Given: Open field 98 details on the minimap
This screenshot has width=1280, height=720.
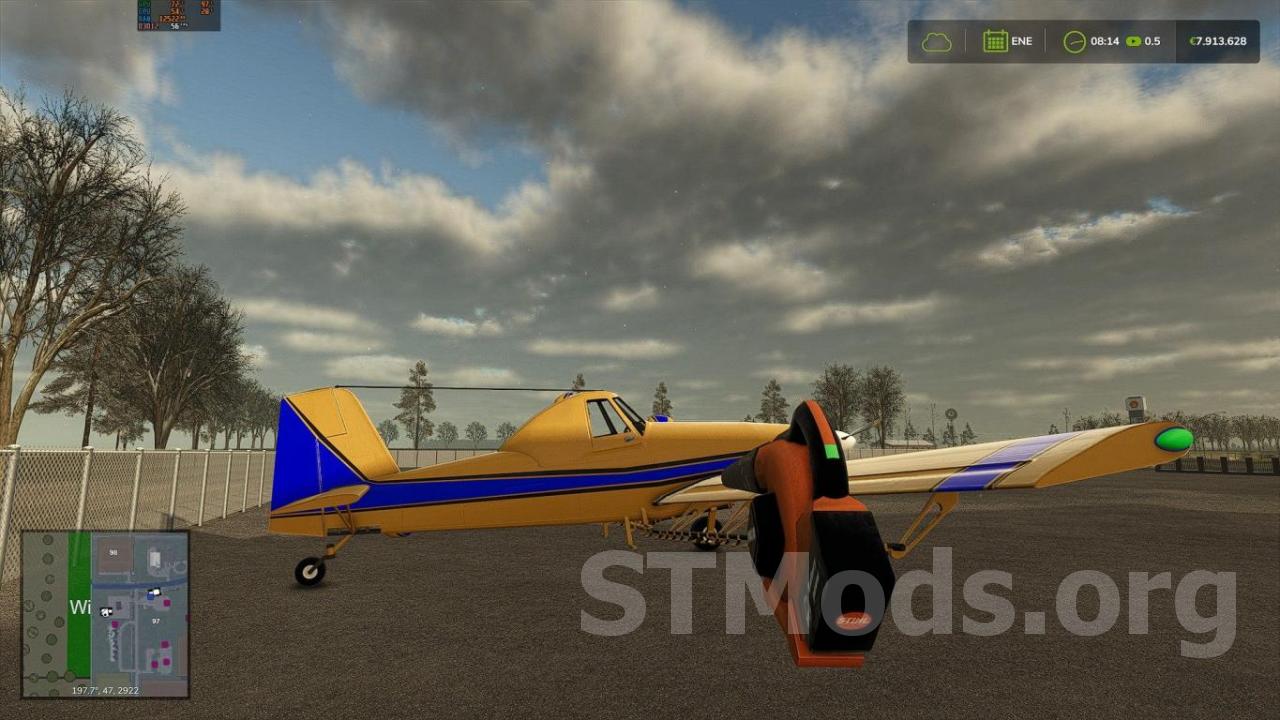Looking at the screenshot, I should tap(113, 553).
